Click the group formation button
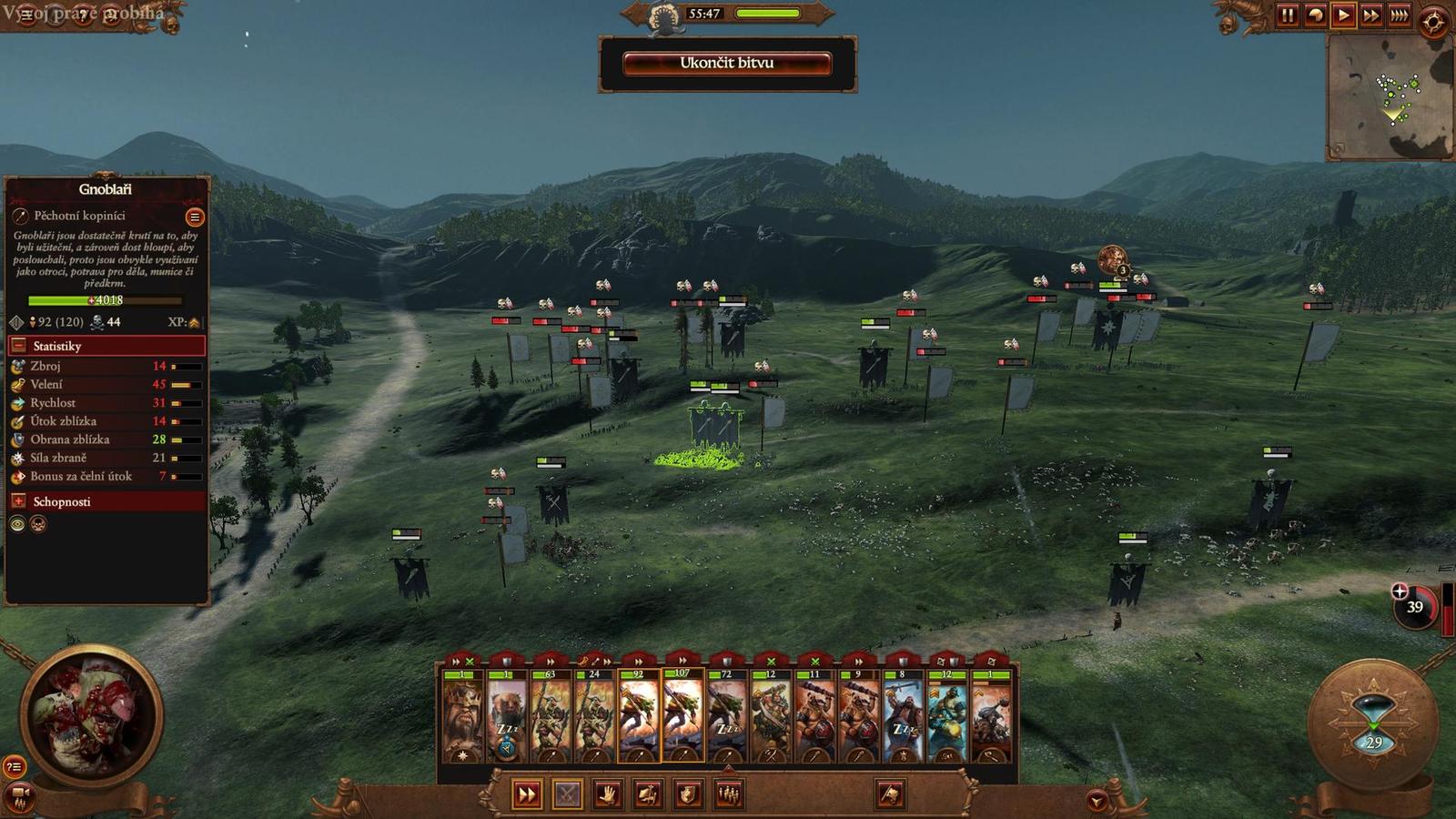Viewport: 1456px width, 819px height. click(728, 794)
